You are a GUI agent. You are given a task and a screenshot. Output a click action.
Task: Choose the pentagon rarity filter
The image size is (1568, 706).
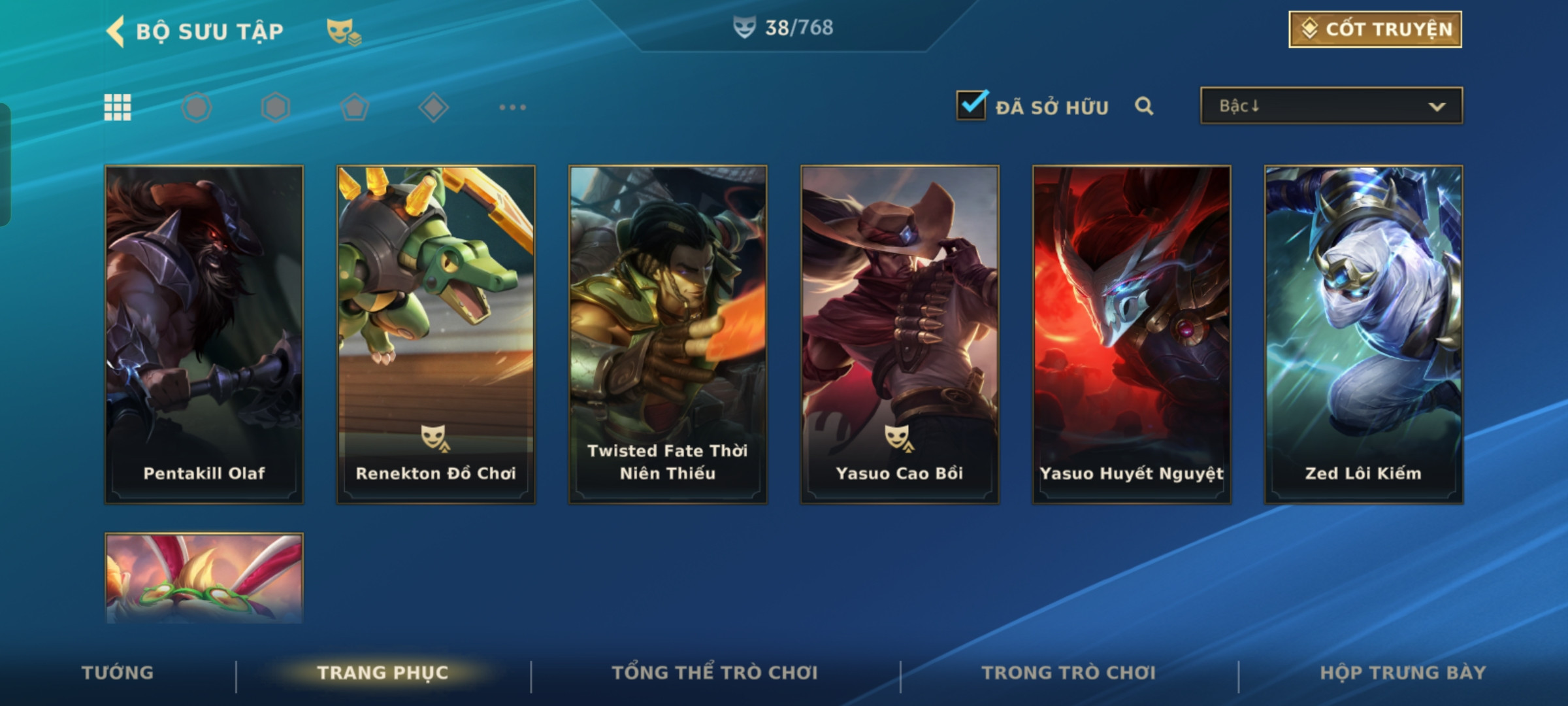click(354, 107)
